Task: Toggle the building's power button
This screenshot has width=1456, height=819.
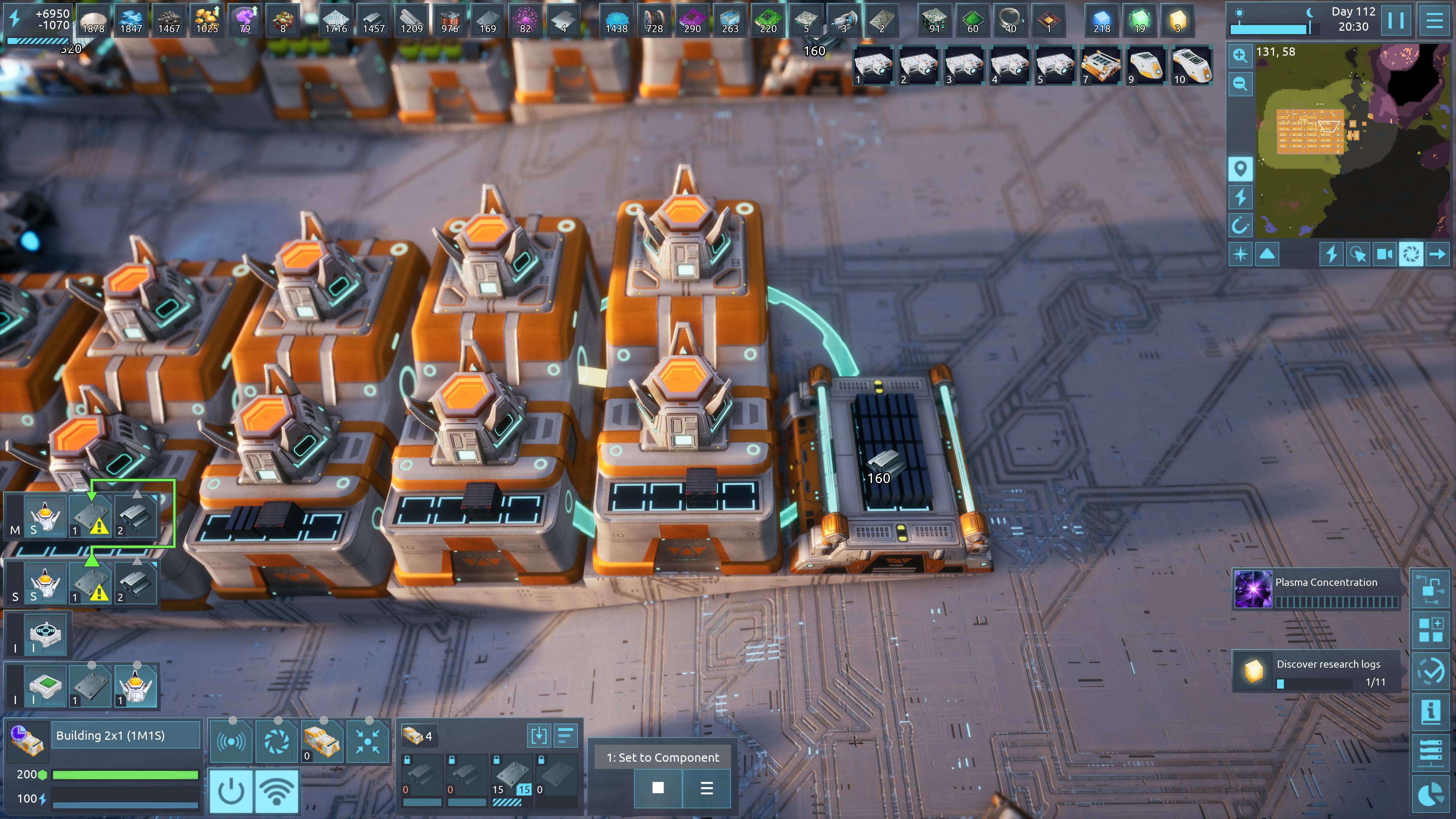Action: (231, 791)
